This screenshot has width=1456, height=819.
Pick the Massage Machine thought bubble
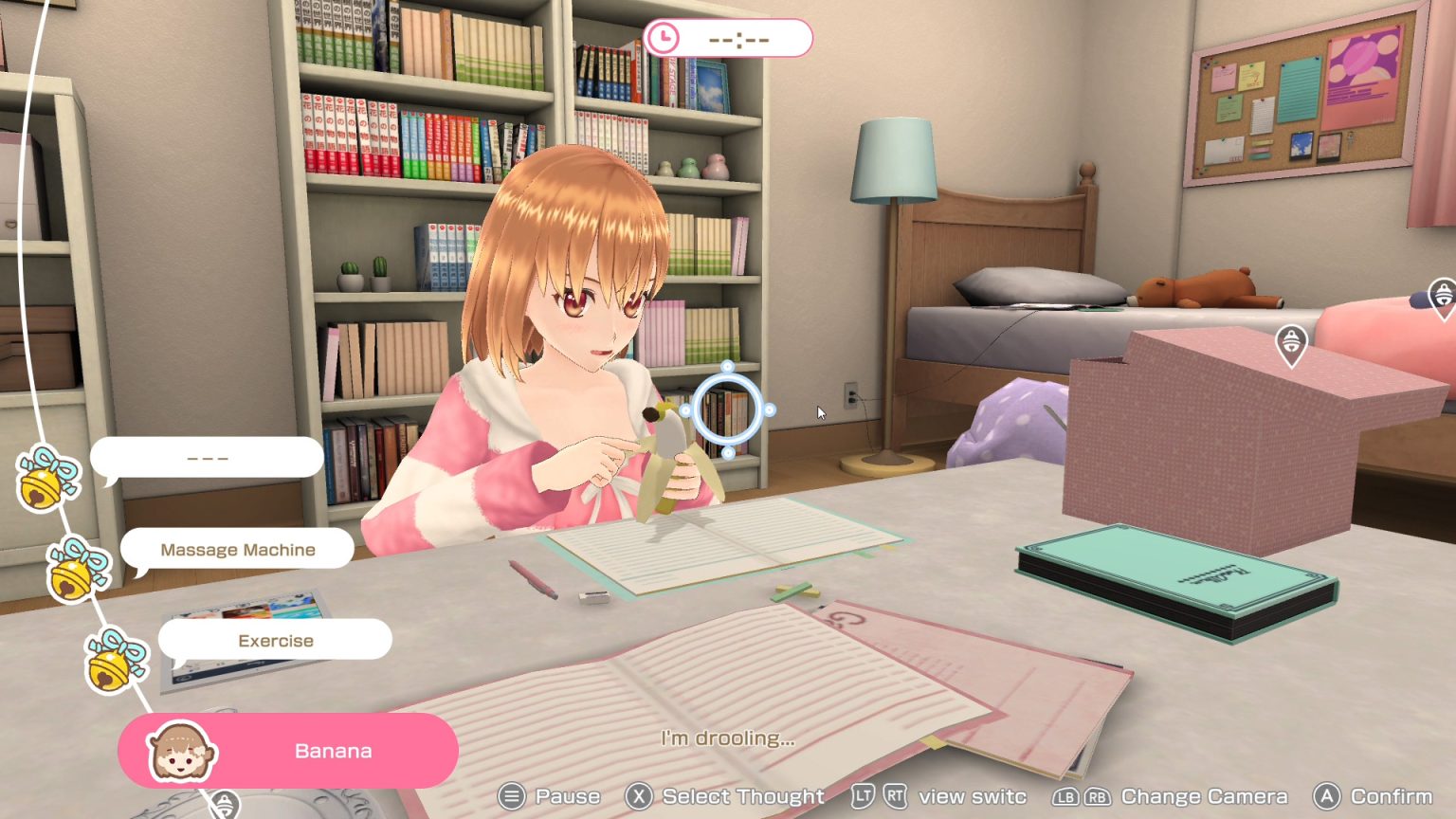click(237, 550)
